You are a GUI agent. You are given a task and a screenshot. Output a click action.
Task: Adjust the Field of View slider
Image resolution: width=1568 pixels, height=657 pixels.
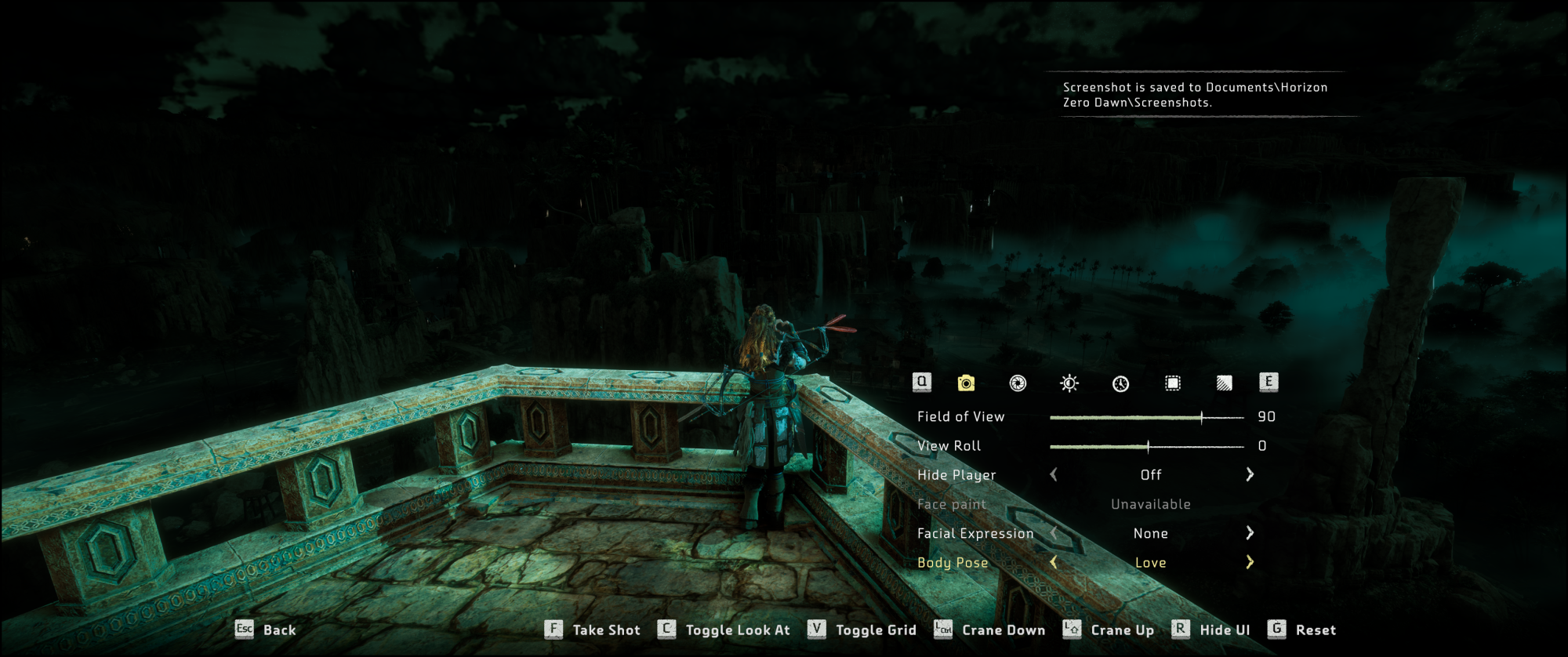click(1201, 417)
